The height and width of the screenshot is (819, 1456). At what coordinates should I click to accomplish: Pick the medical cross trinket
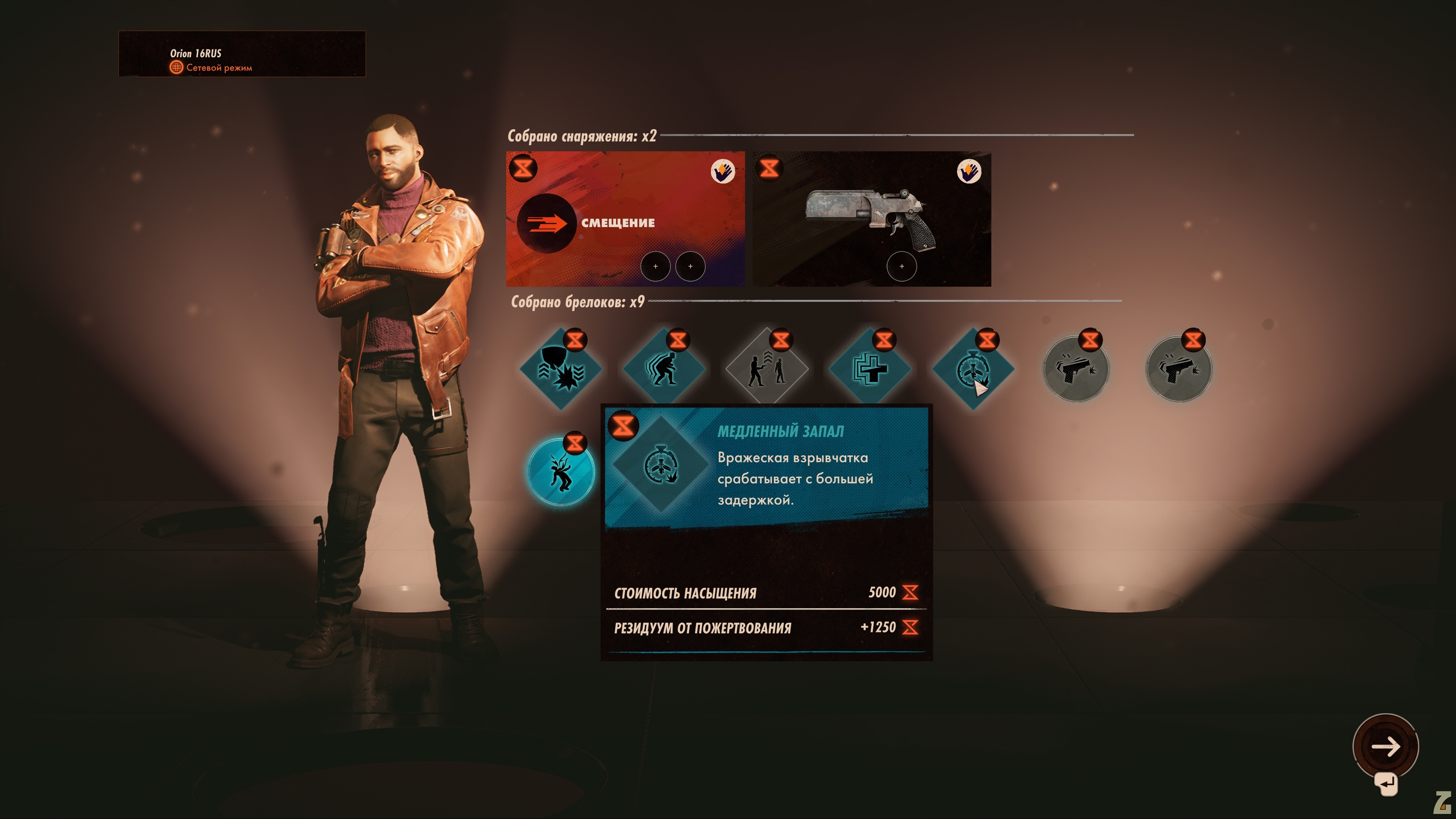click(x=869, y=369)
